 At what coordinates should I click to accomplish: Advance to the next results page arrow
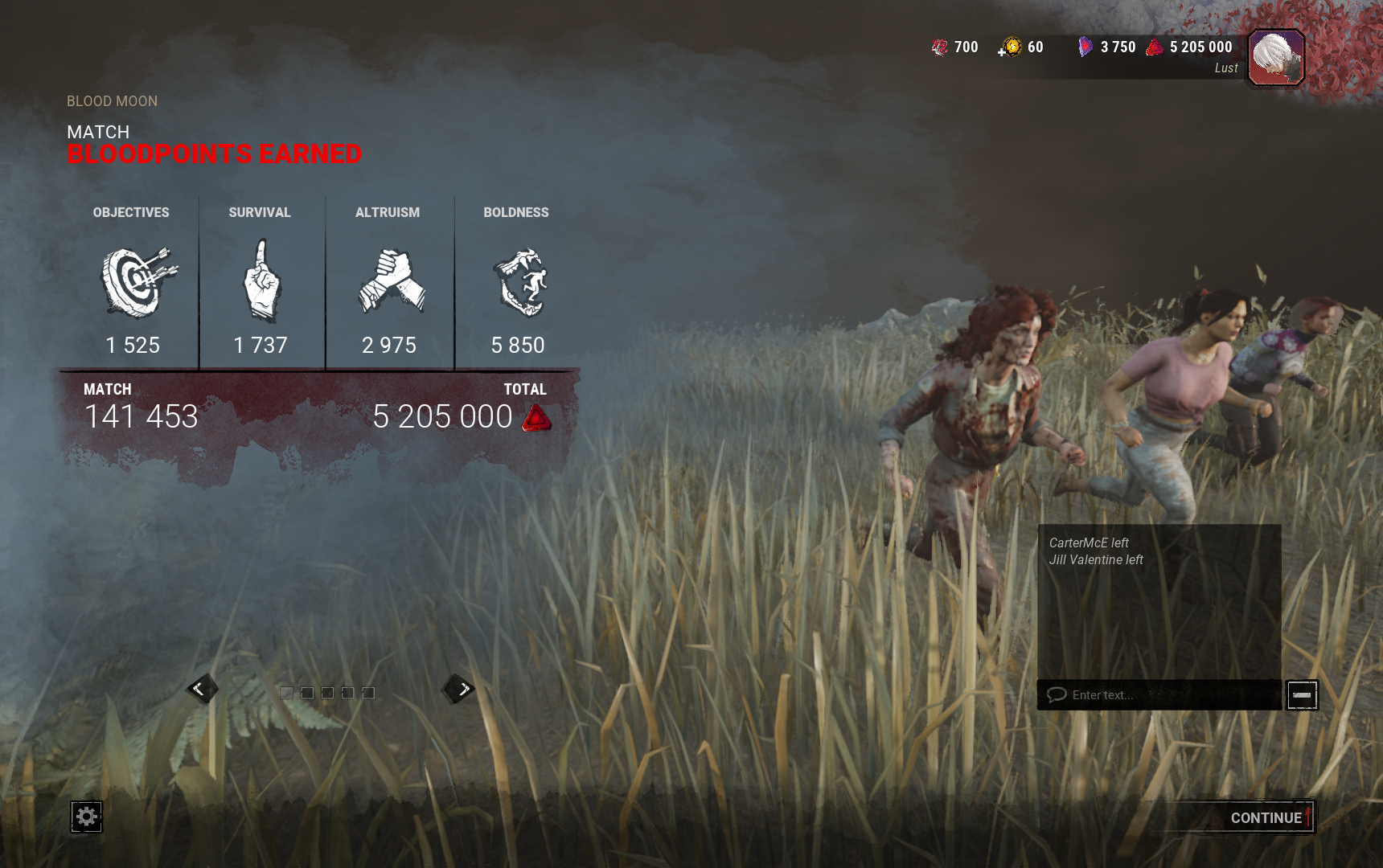point(460,689)
